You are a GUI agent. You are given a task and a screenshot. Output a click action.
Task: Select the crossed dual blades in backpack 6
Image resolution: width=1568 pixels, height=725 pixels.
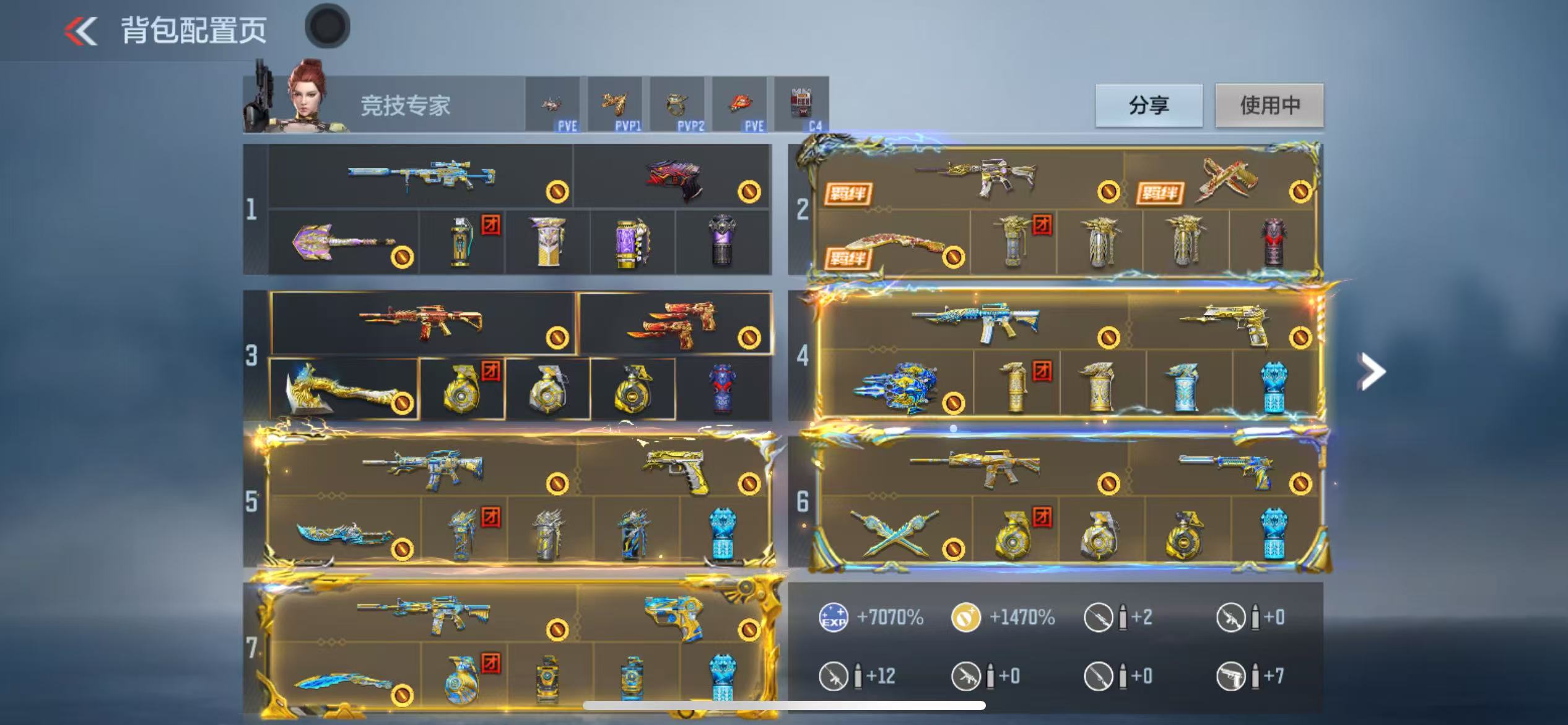895,532
